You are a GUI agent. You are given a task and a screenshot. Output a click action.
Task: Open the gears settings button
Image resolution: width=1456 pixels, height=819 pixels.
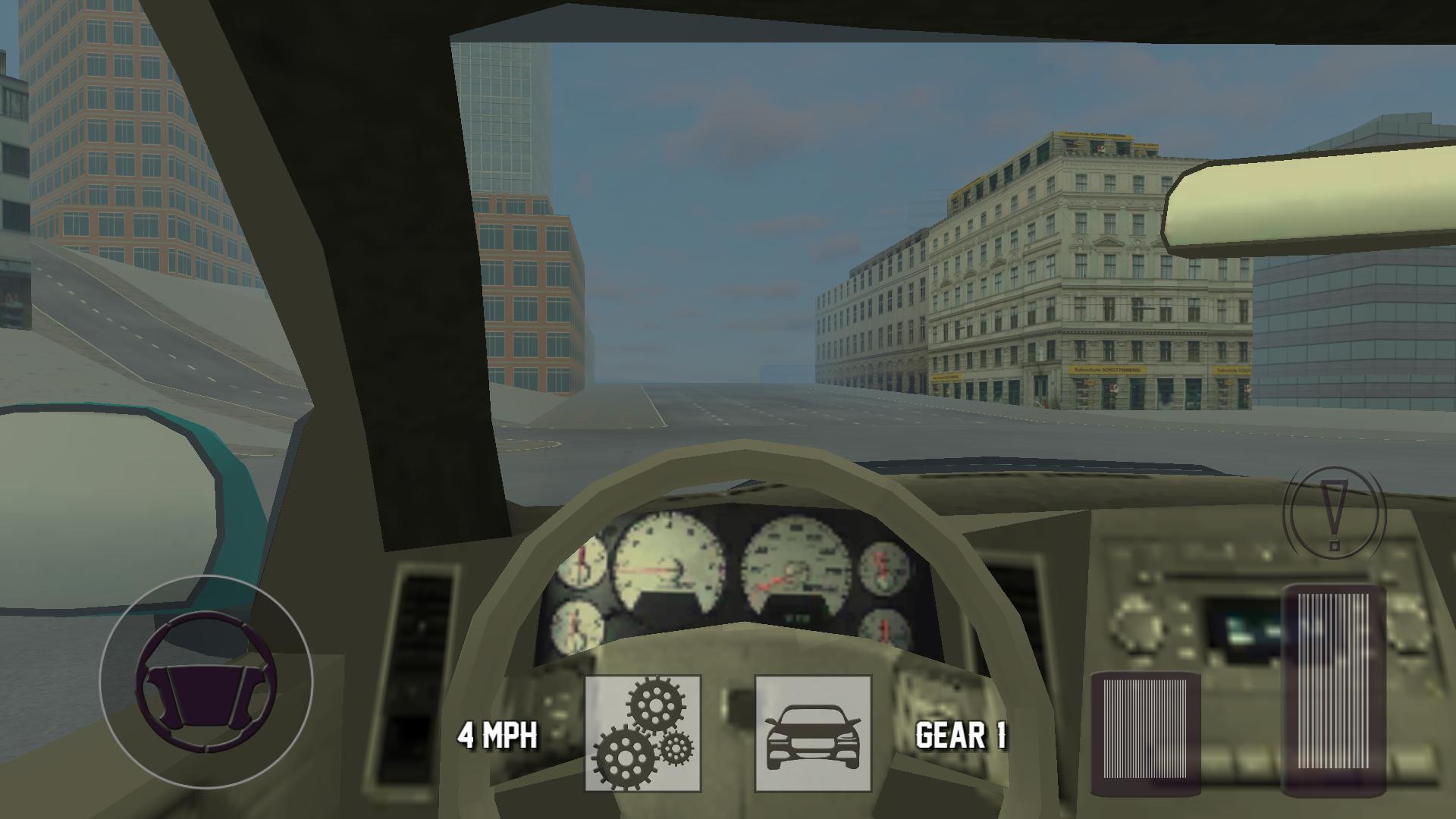coord(643,733)
